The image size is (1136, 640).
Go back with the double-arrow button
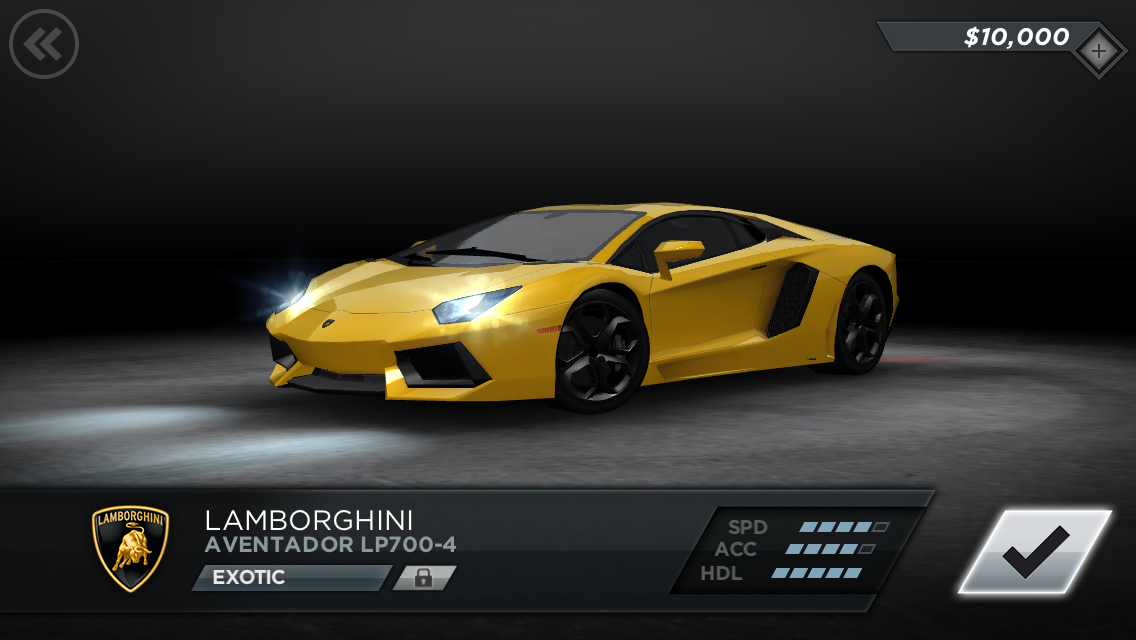[44, 44]
